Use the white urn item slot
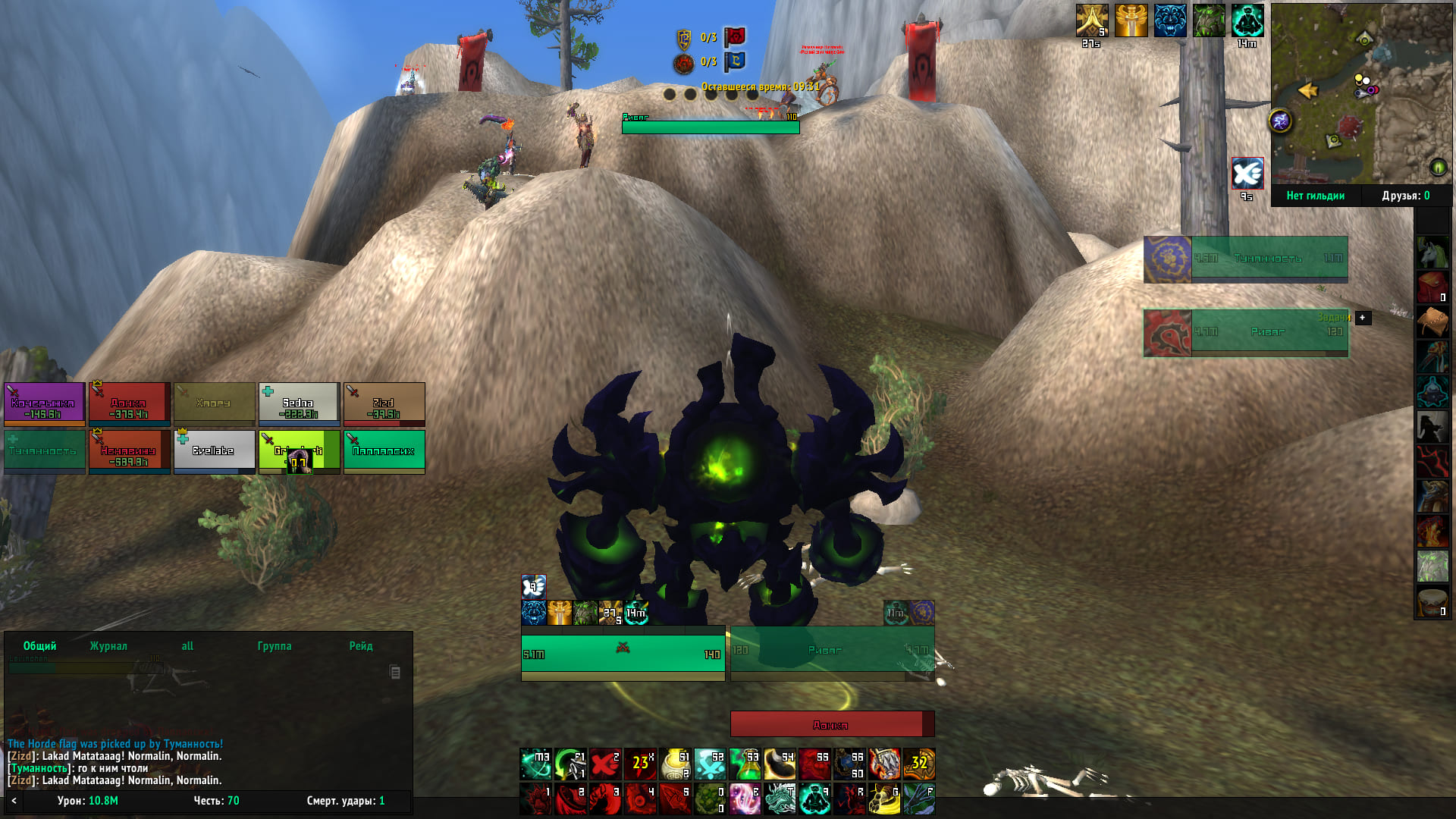Viewport: 1456px width, 819px height. point(675,764)
